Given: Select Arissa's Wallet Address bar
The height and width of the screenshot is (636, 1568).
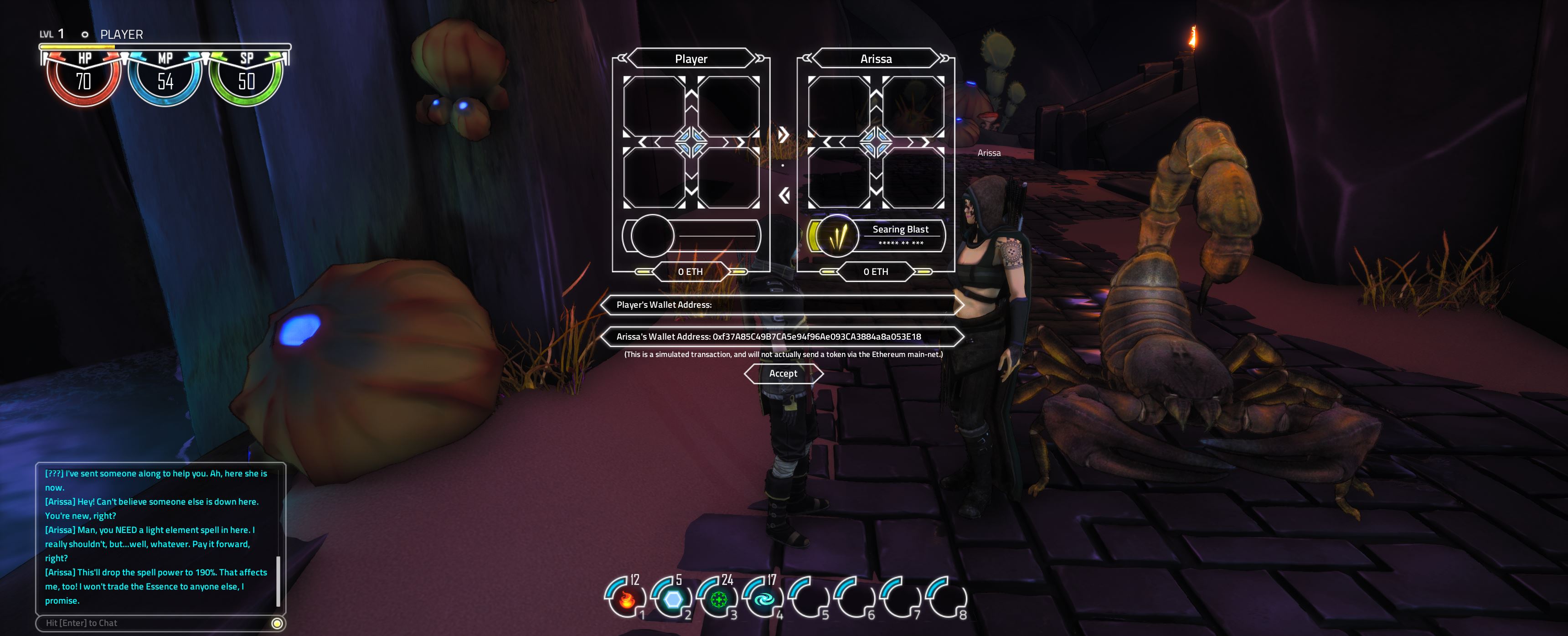Looking at the screenshot, I should (x=782, y=336).
